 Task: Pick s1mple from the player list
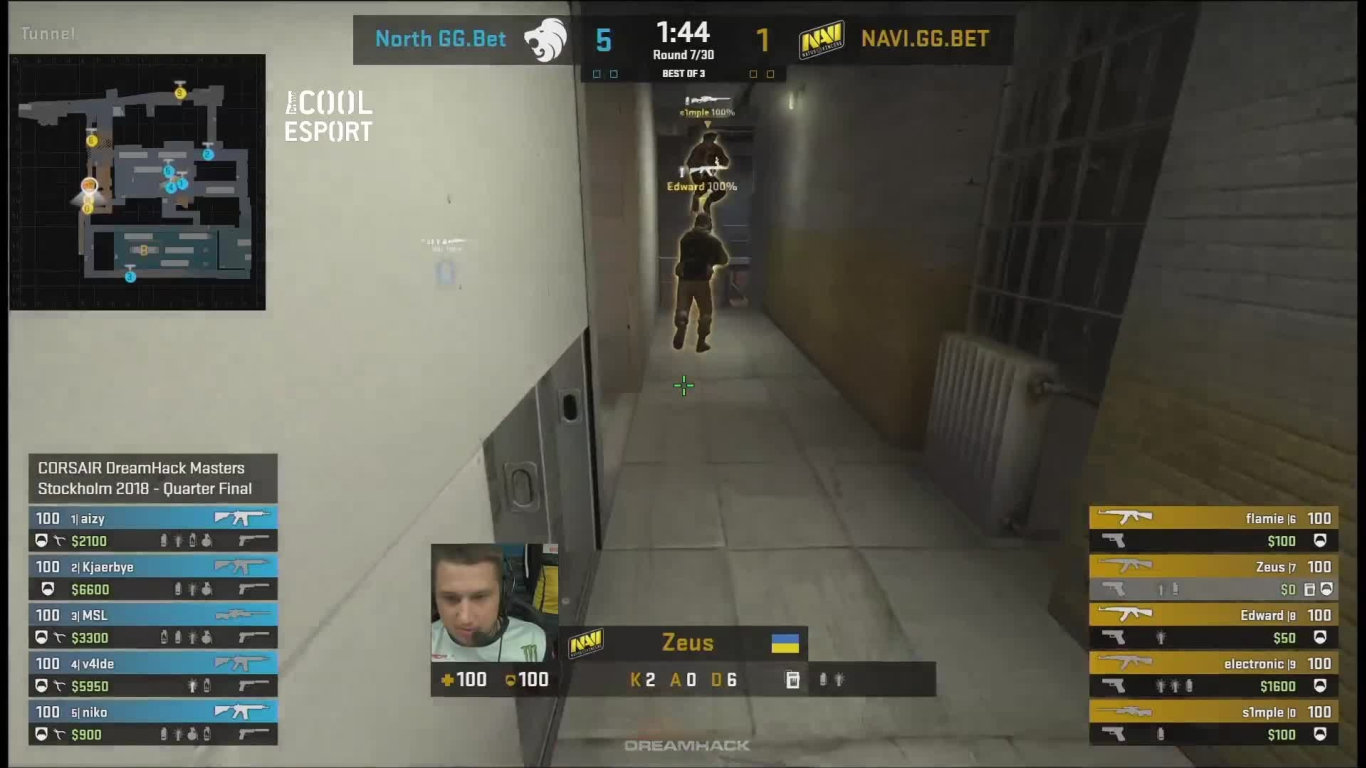1213,723
